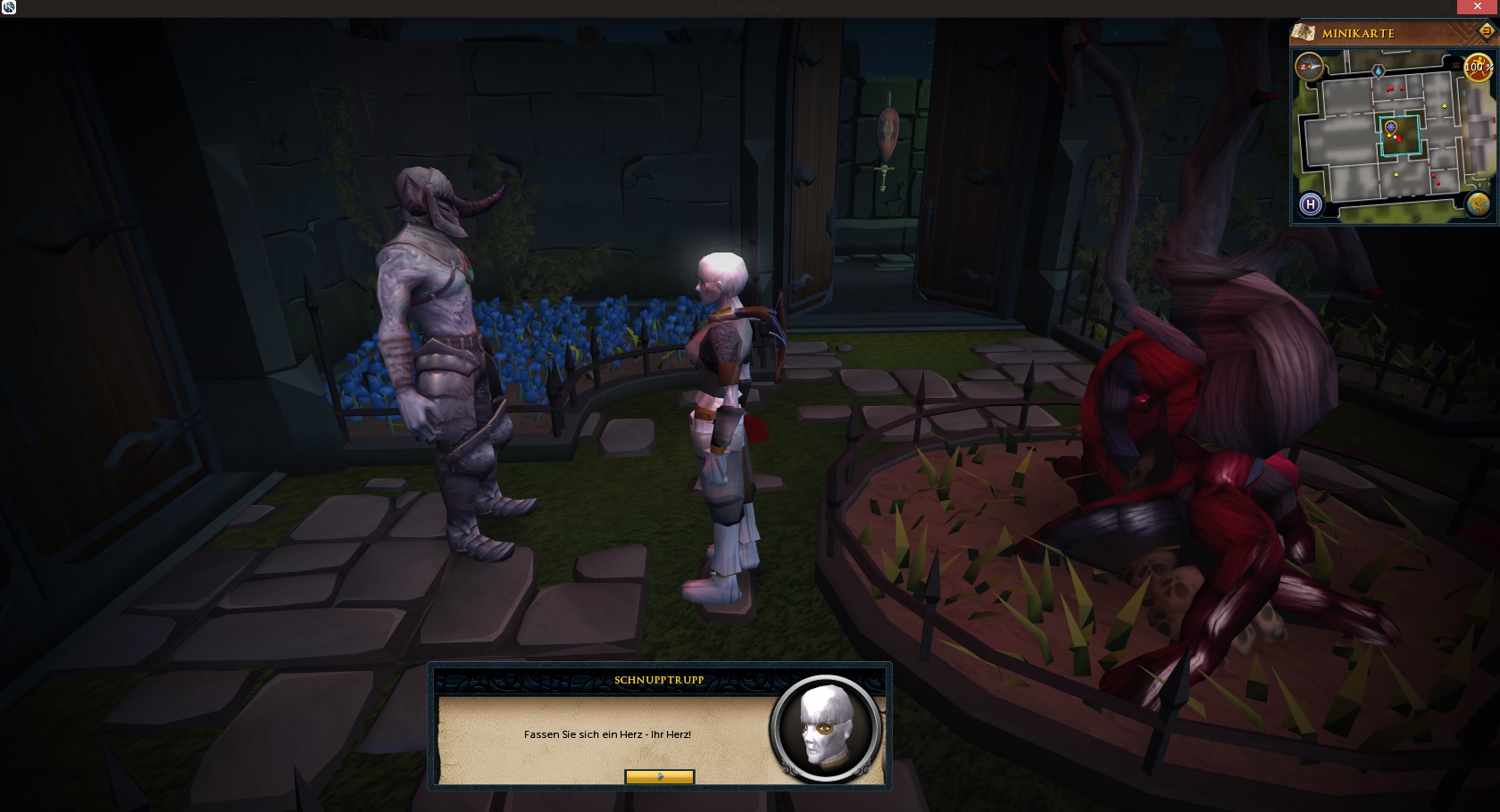Select the water drop marker on the minimap
1500x812 pixels.
click(1378, 70)
